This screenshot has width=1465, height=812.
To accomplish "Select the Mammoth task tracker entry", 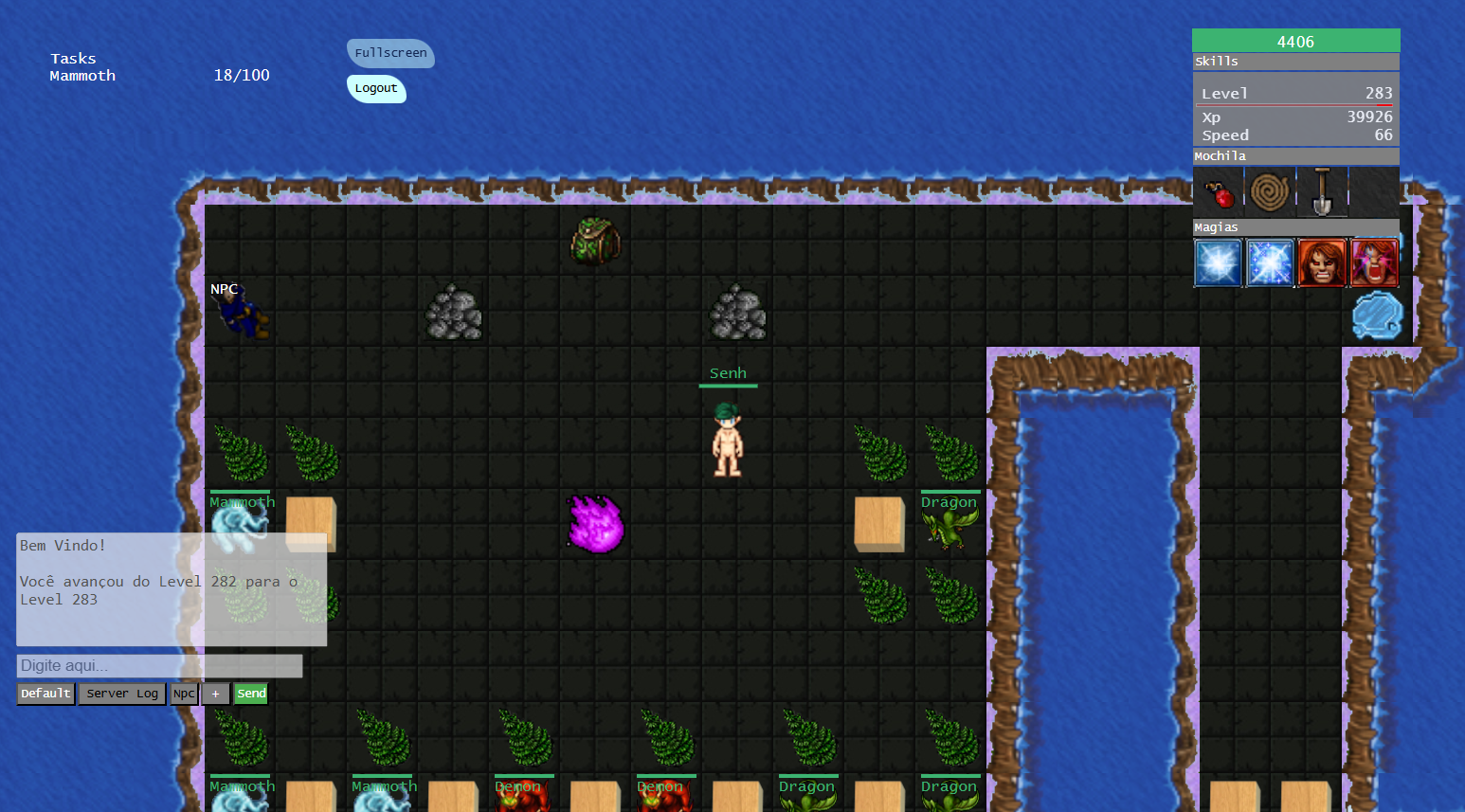I will 82,76.
